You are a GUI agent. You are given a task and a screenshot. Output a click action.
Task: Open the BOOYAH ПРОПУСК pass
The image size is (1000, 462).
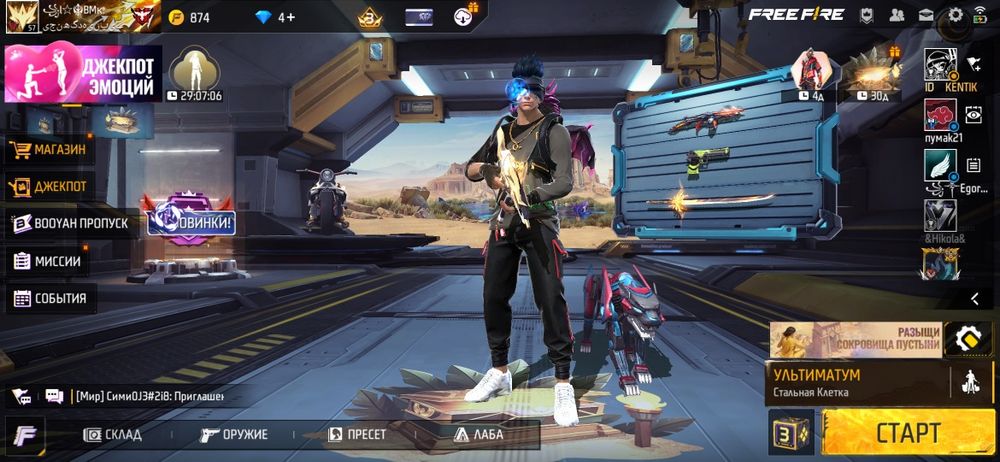(70, 223)
